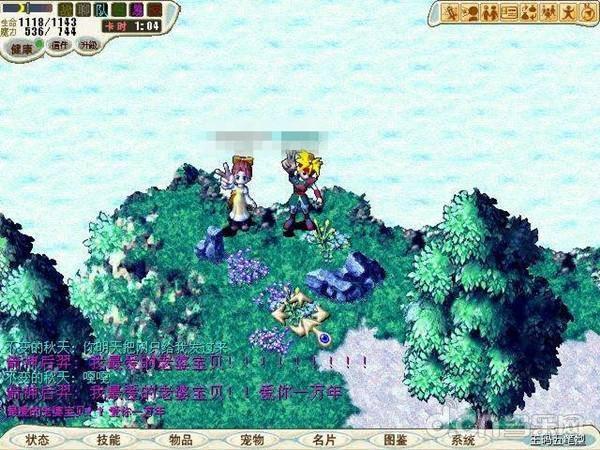
Task: Open the 图鉴 (Album) menu
Action: (x=395, y=439)
